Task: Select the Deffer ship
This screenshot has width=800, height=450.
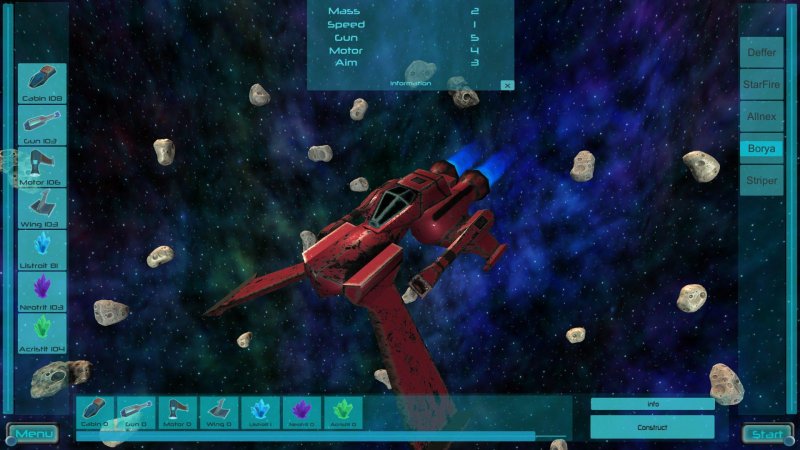Action: 761,53
